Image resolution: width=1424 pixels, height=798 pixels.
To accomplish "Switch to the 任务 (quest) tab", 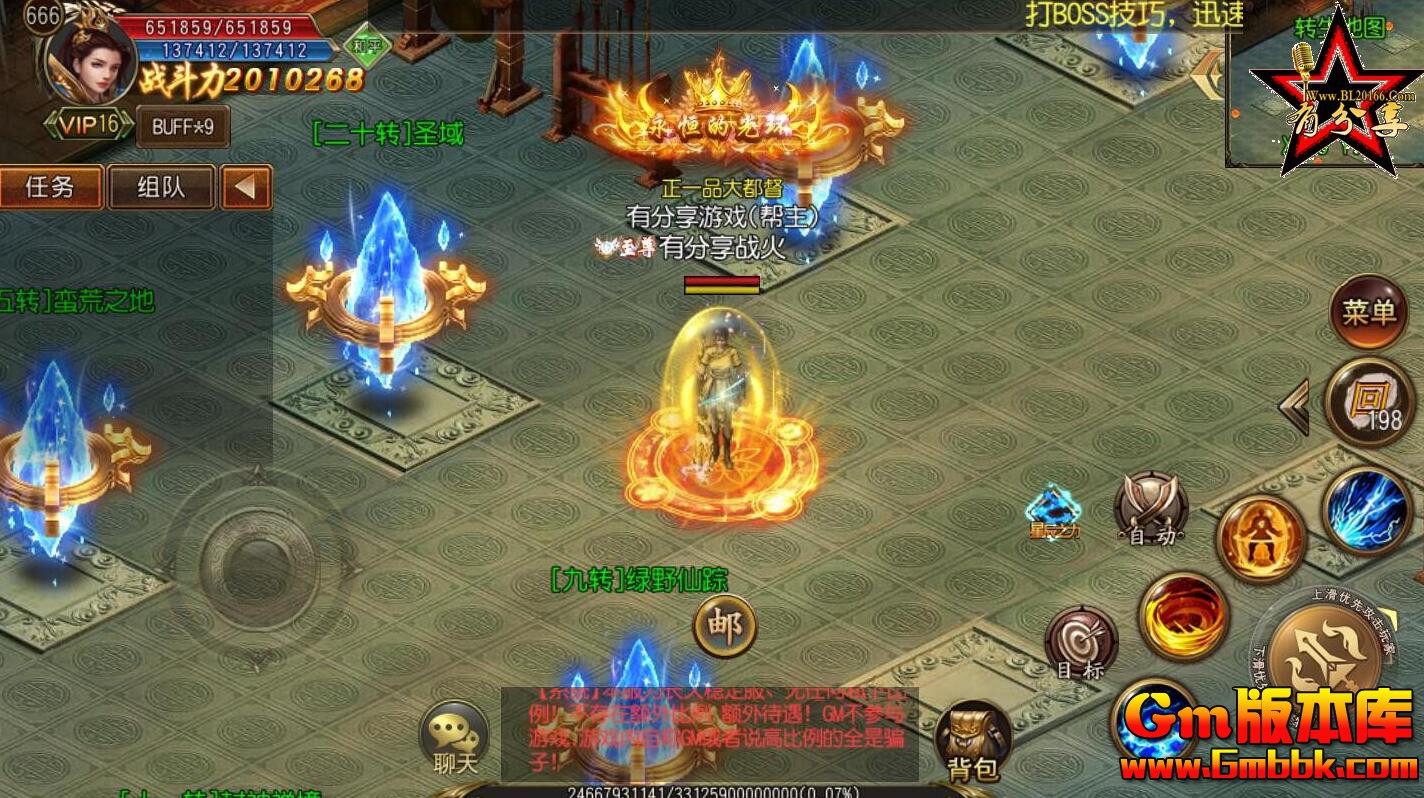I will click(52, 187).
